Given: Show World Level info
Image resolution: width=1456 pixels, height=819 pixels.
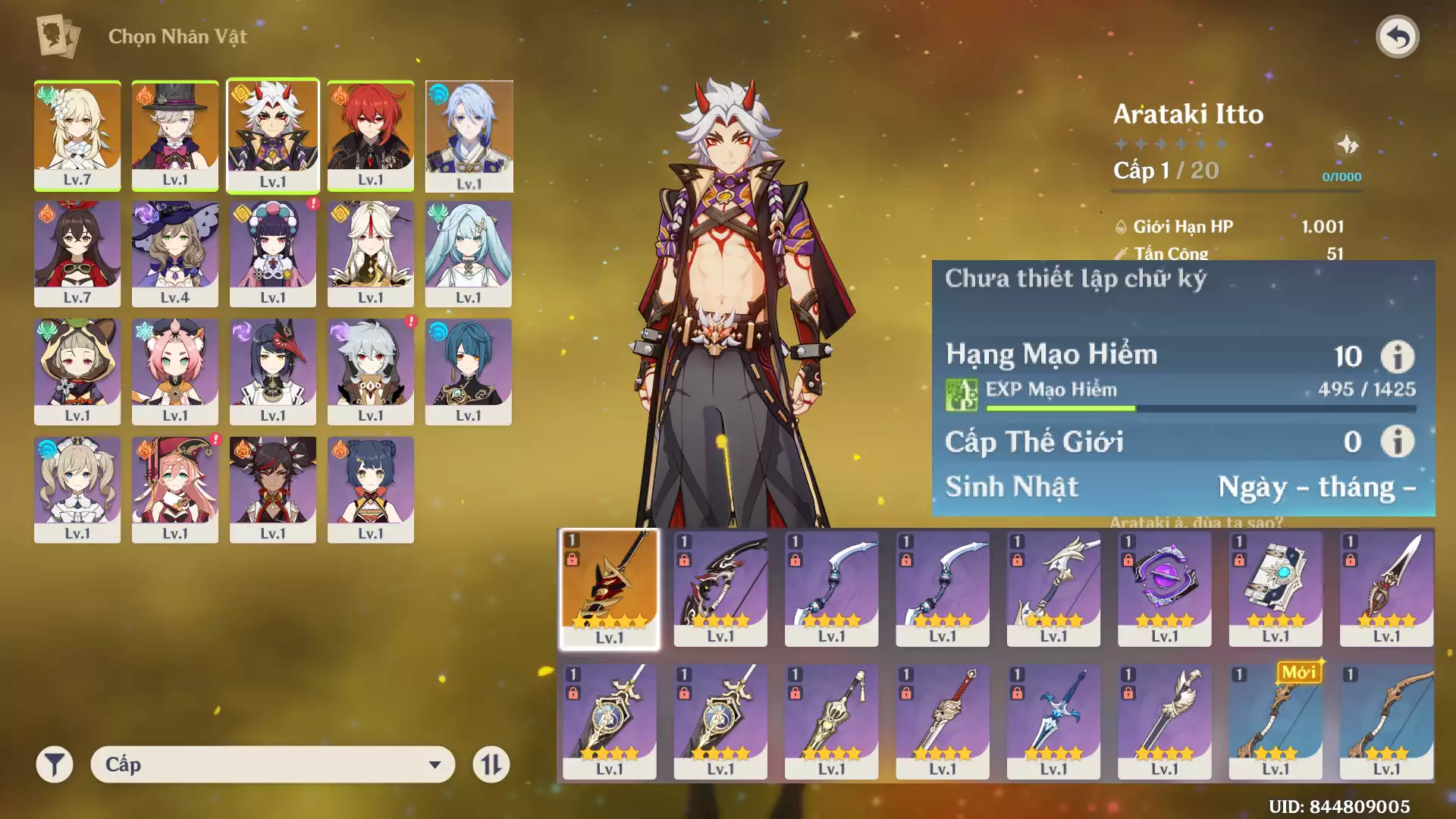Looking at the screenshot, I should (x=1397, y=441).
